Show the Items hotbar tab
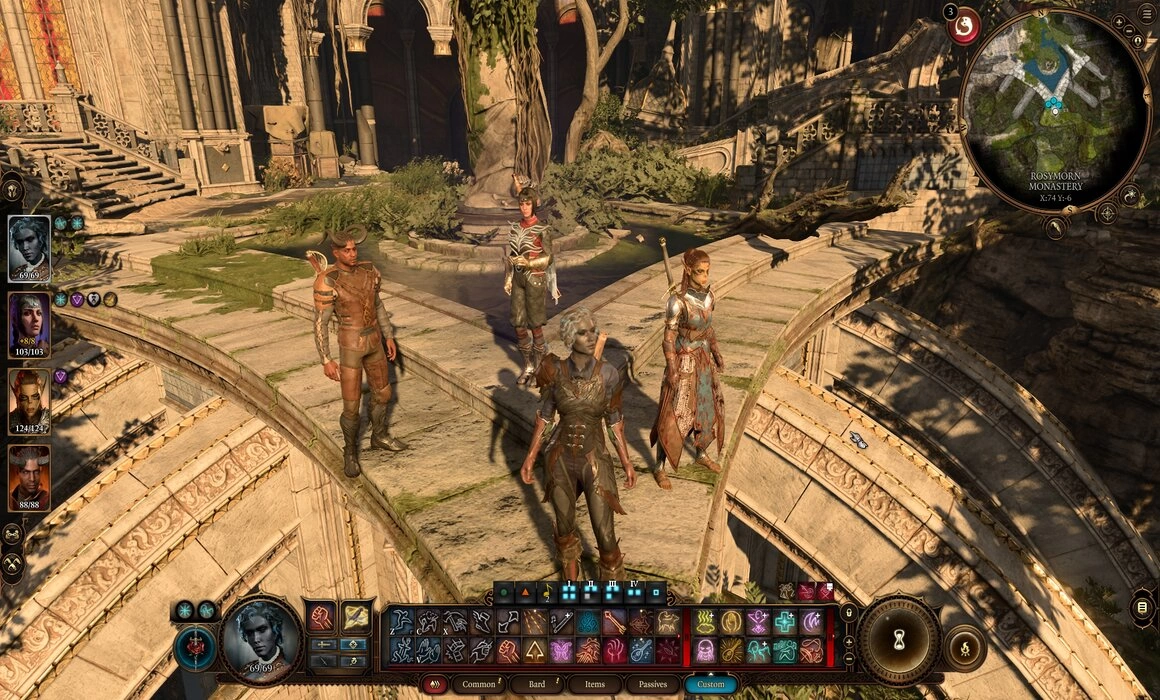Viewport: 1160px width, 700px height. (x=595, y=685)
